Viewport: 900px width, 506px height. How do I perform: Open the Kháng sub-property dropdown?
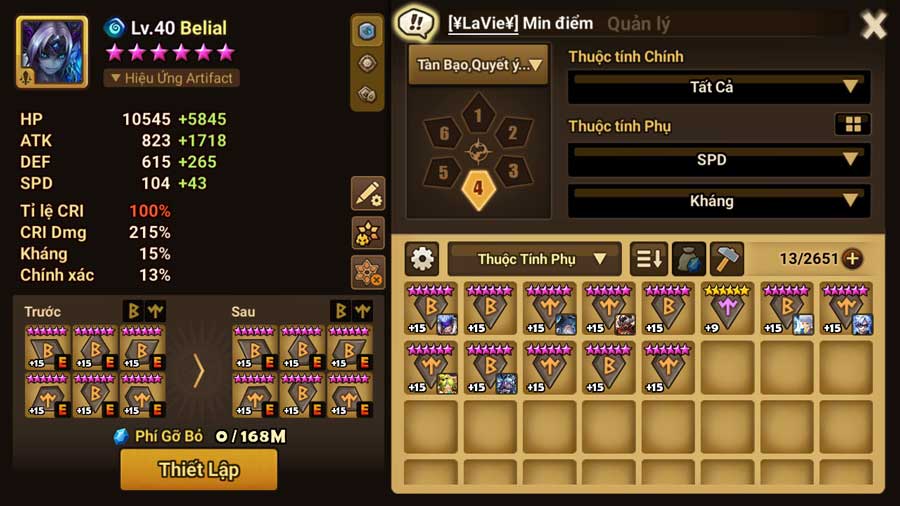point(718,201)
